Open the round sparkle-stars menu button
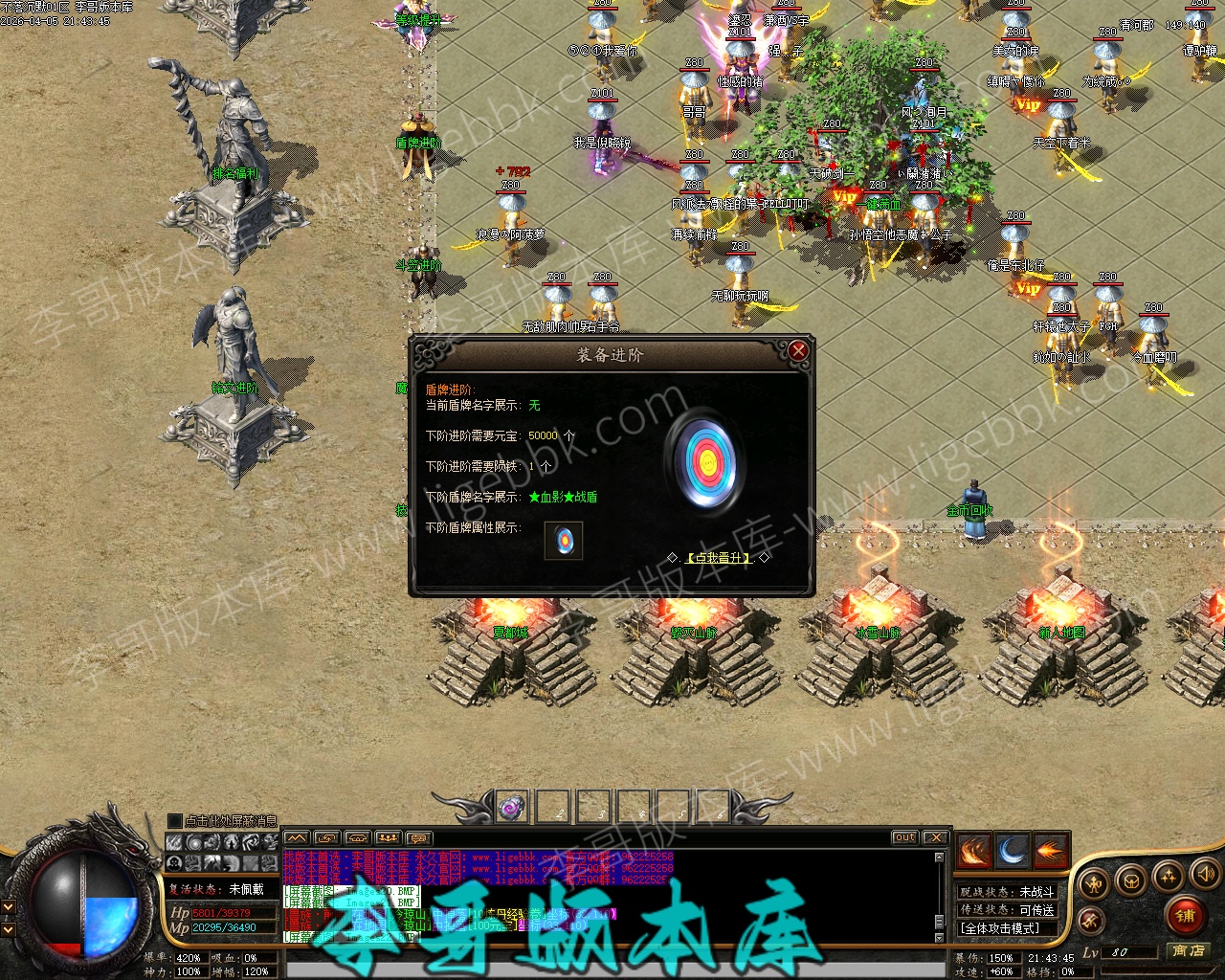This screenshot has width=1225, height=980. tap(1168, 876)
